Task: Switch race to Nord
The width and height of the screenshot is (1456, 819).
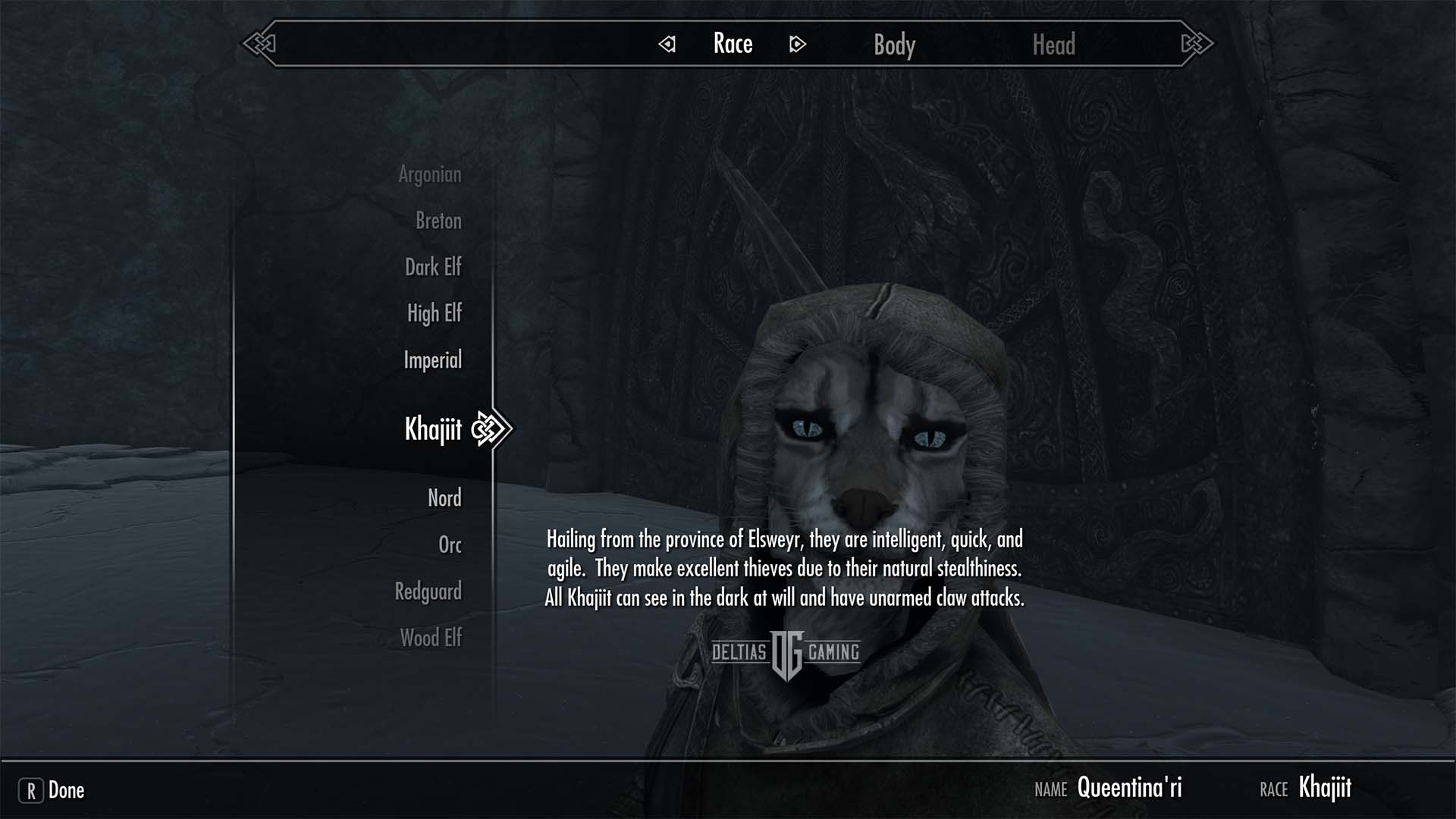Action: pos(444,498)
